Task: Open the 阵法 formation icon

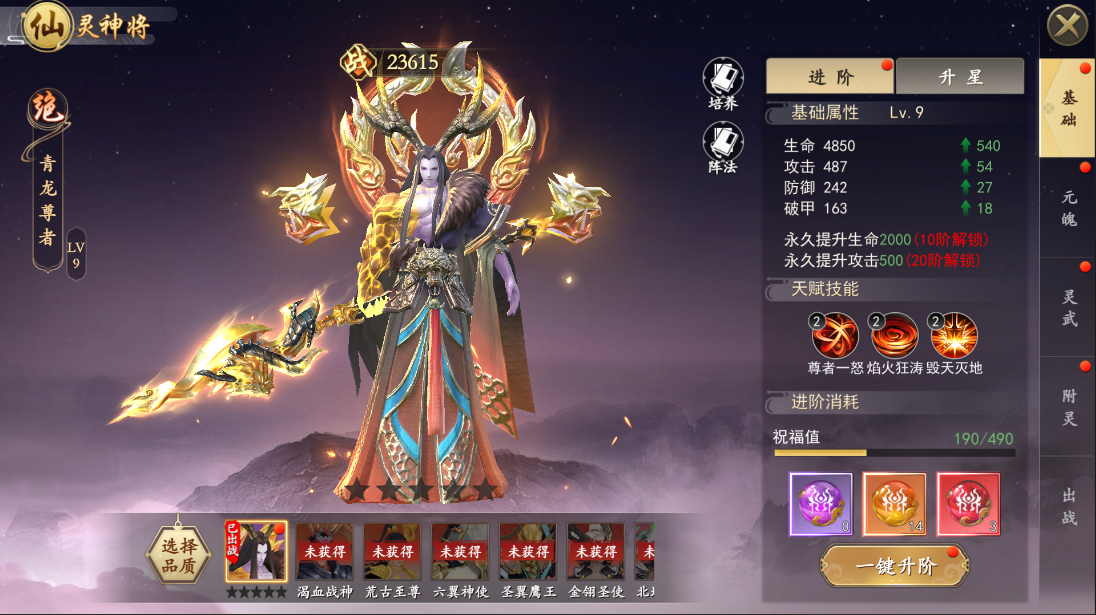Action: tap(723, 145)
